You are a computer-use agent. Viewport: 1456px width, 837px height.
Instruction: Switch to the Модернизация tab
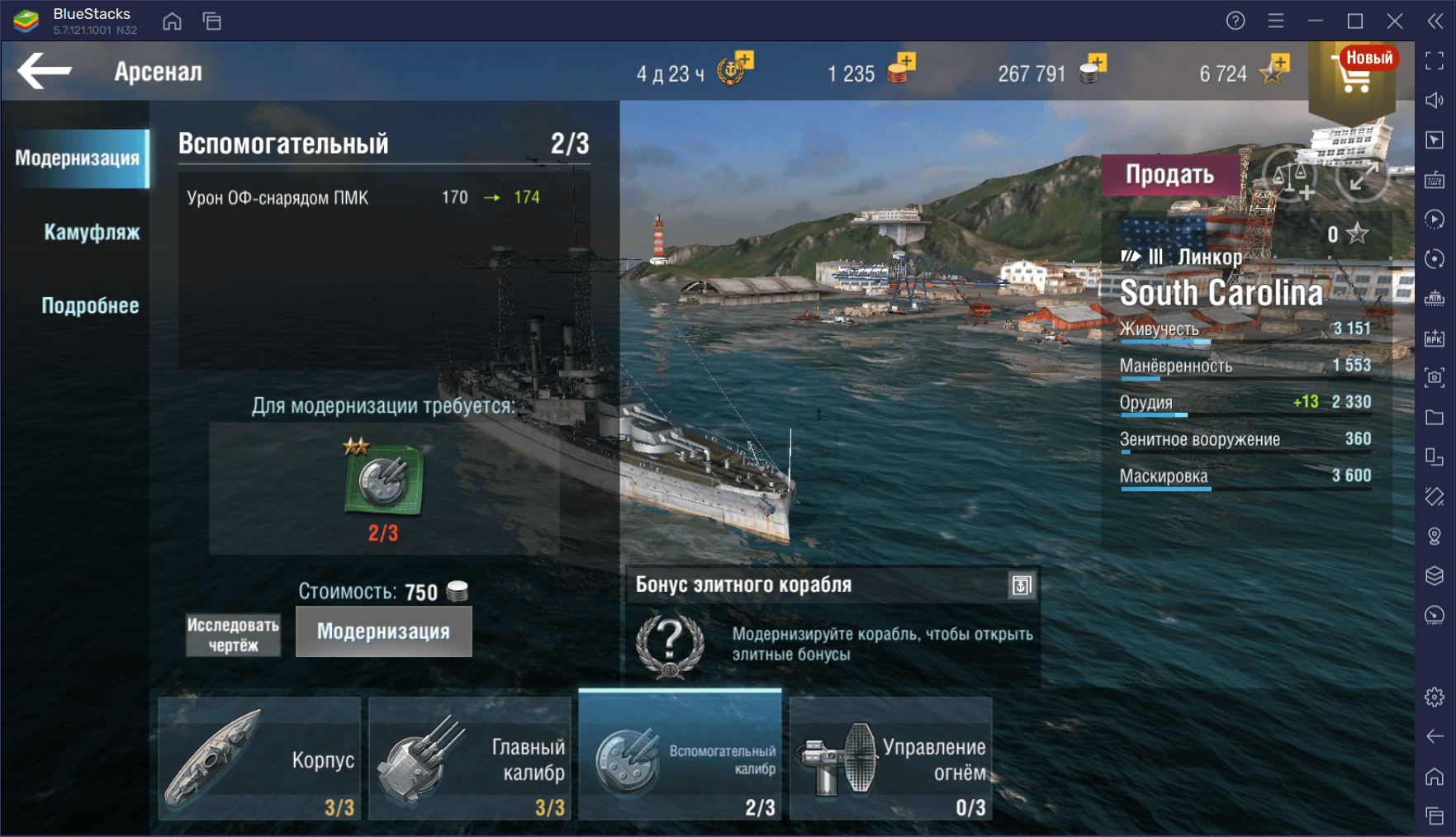click(77, 158)
